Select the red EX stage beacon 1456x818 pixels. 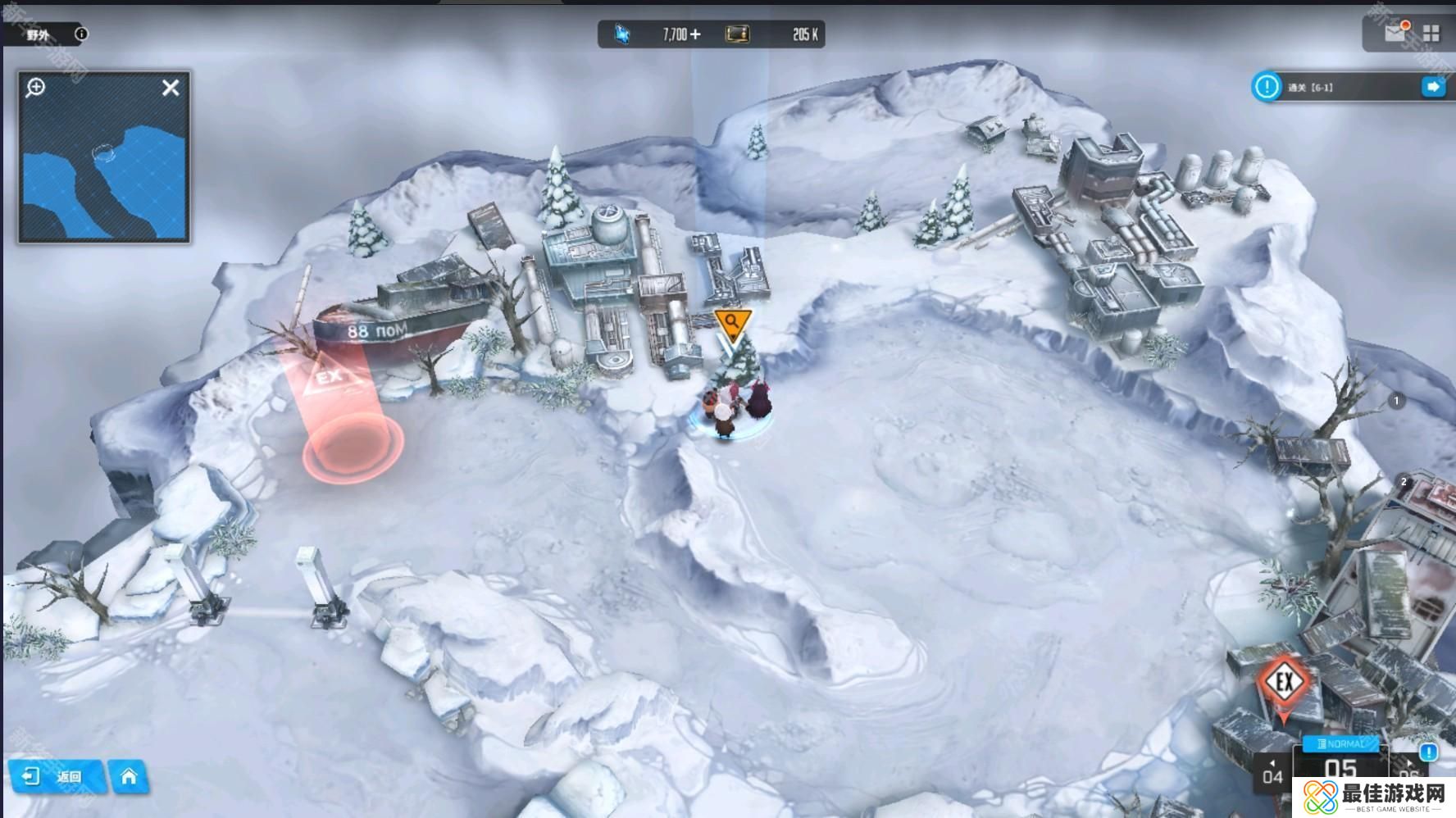330,378
